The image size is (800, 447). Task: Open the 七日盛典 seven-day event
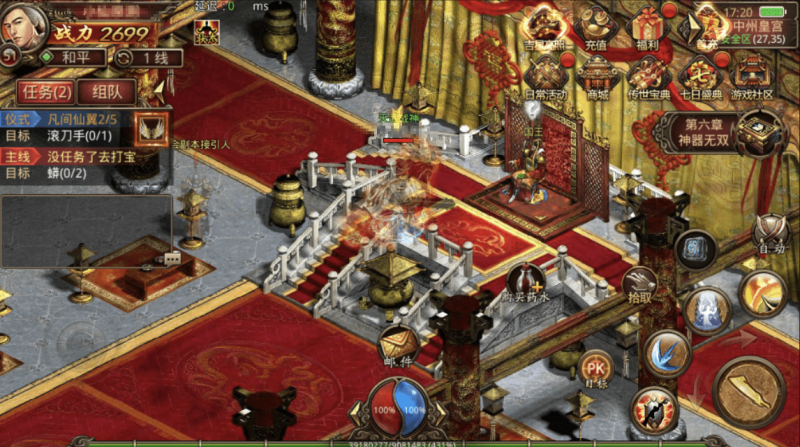click(x=699, y=77)
